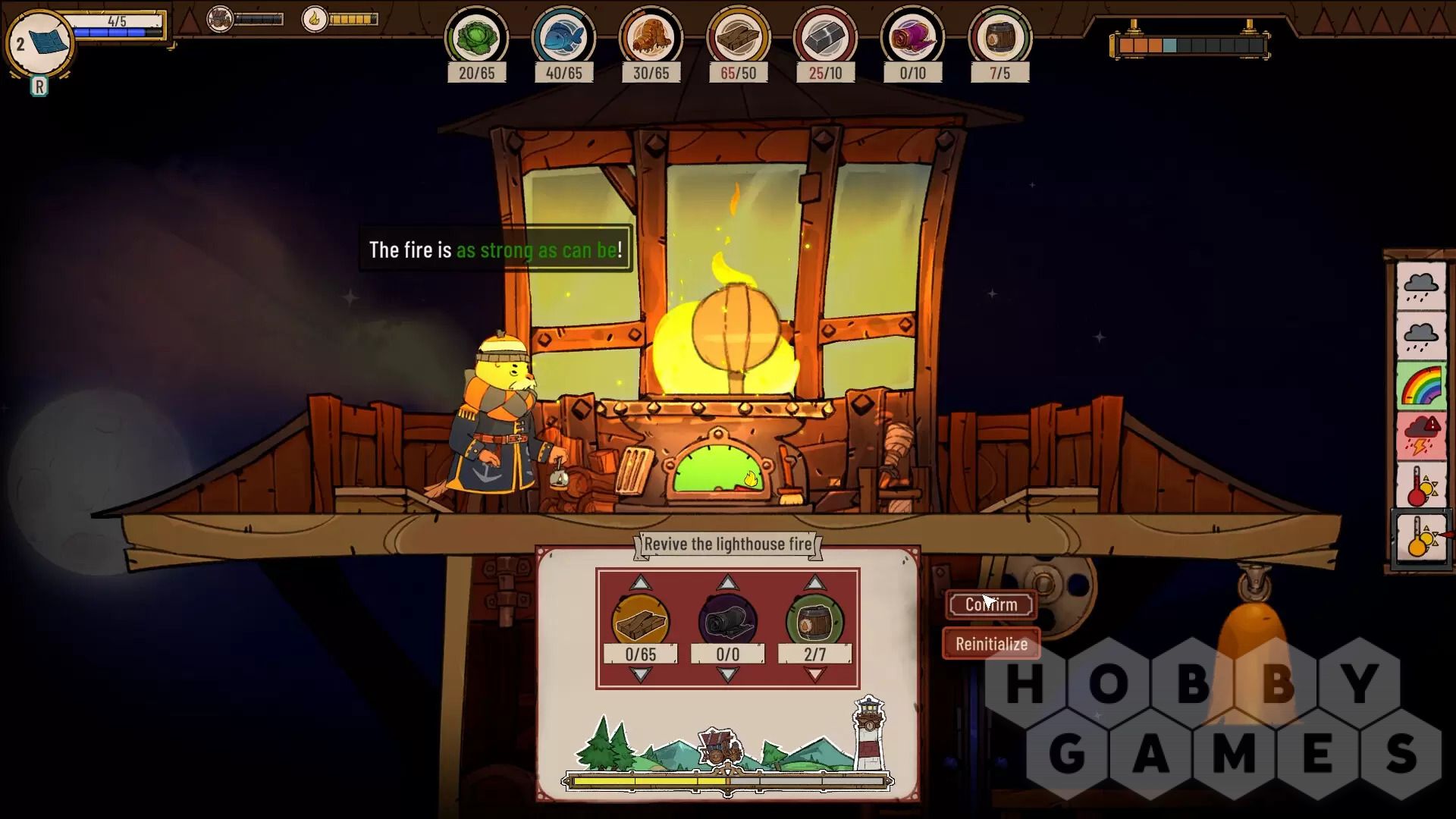Select the rainbow weather forecast card
Image resolution: width=1456 pixels, height=819 pixels.
1421,386
